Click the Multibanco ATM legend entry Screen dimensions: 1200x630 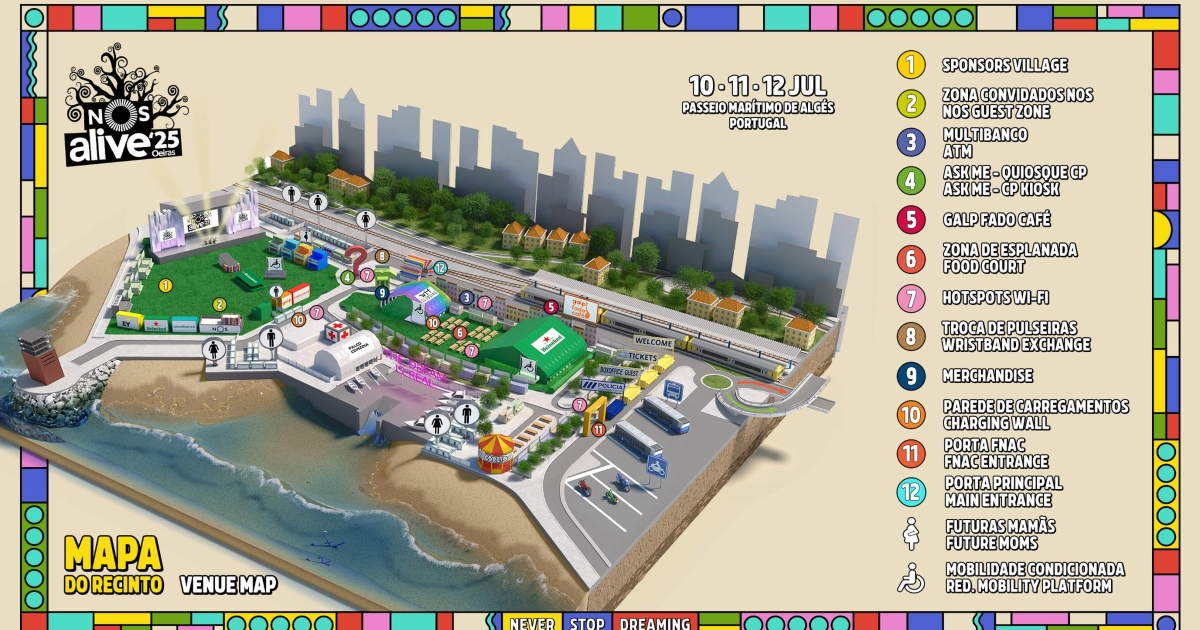point(984,143)
